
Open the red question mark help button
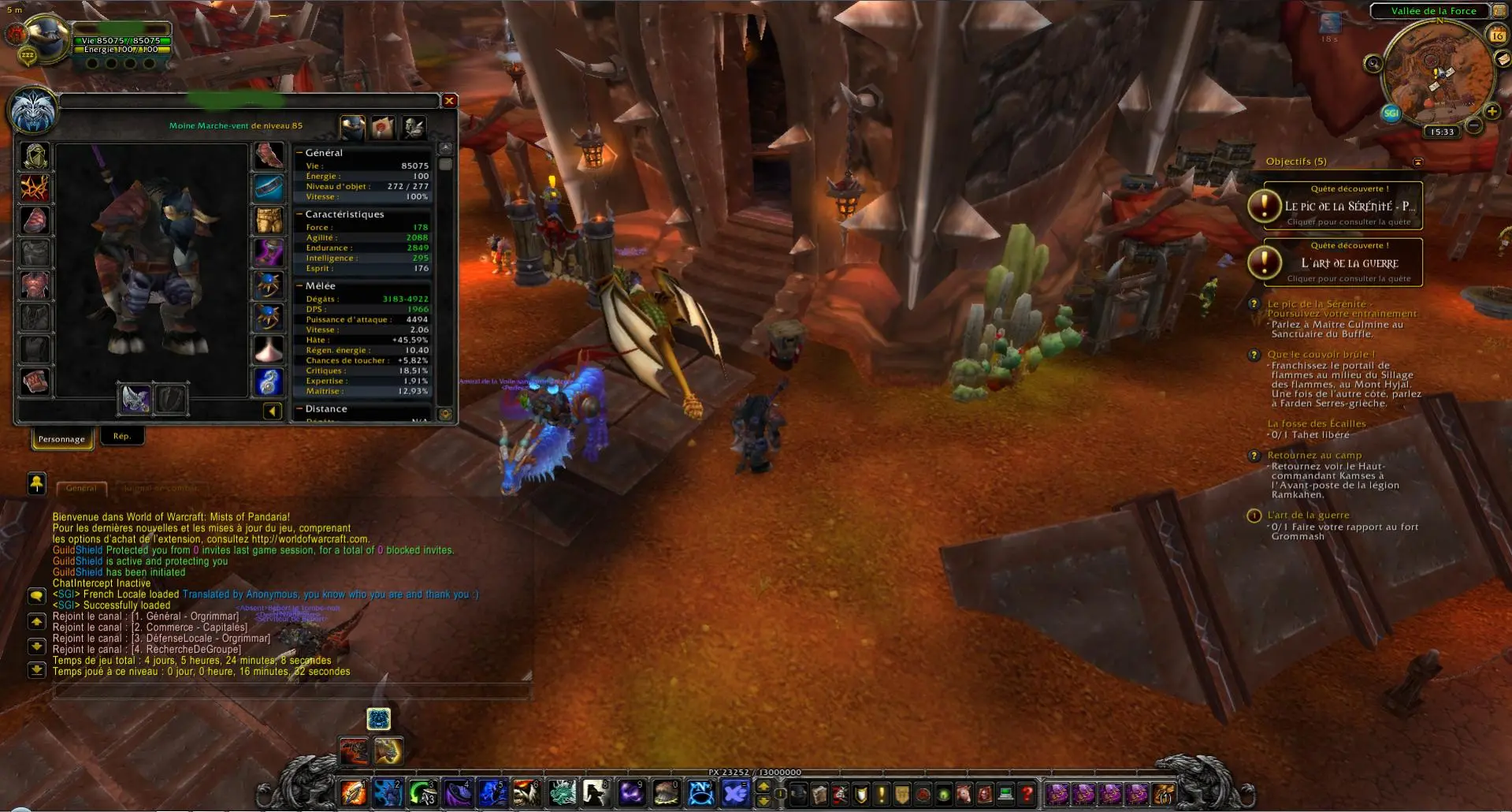(1027, 794)
